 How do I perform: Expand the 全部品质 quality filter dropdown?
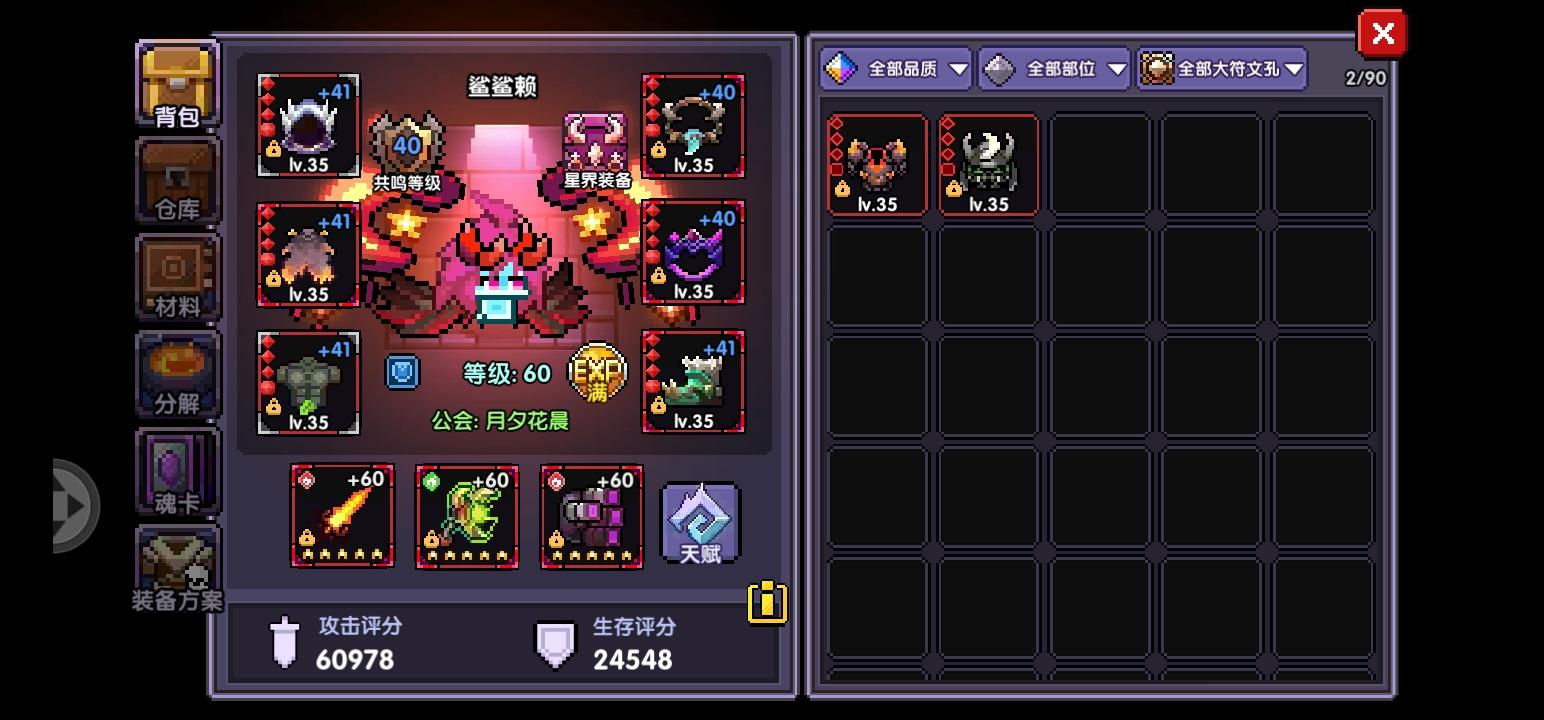tap(895, 69)
